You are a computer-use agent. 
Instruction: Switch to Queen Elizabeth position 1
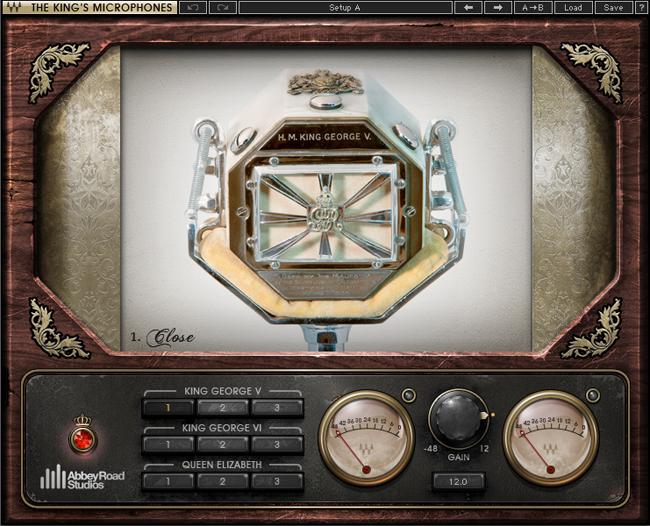tap(168, 481)
